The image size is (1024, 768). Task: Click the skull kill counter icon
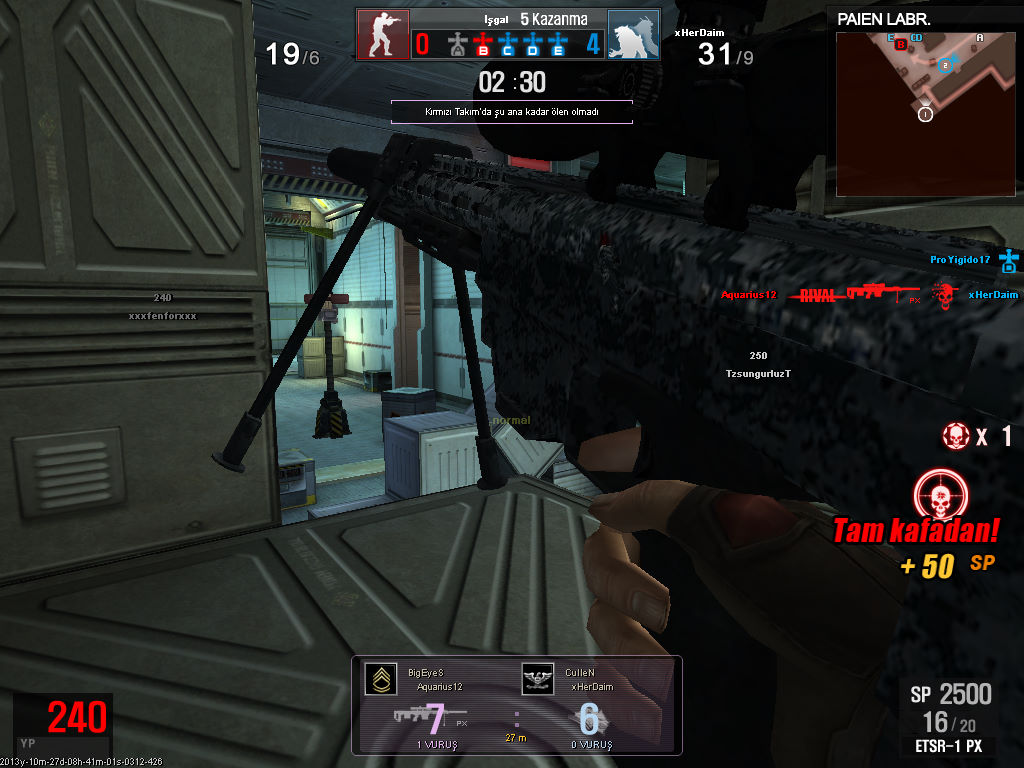click(x=956, y=436)
